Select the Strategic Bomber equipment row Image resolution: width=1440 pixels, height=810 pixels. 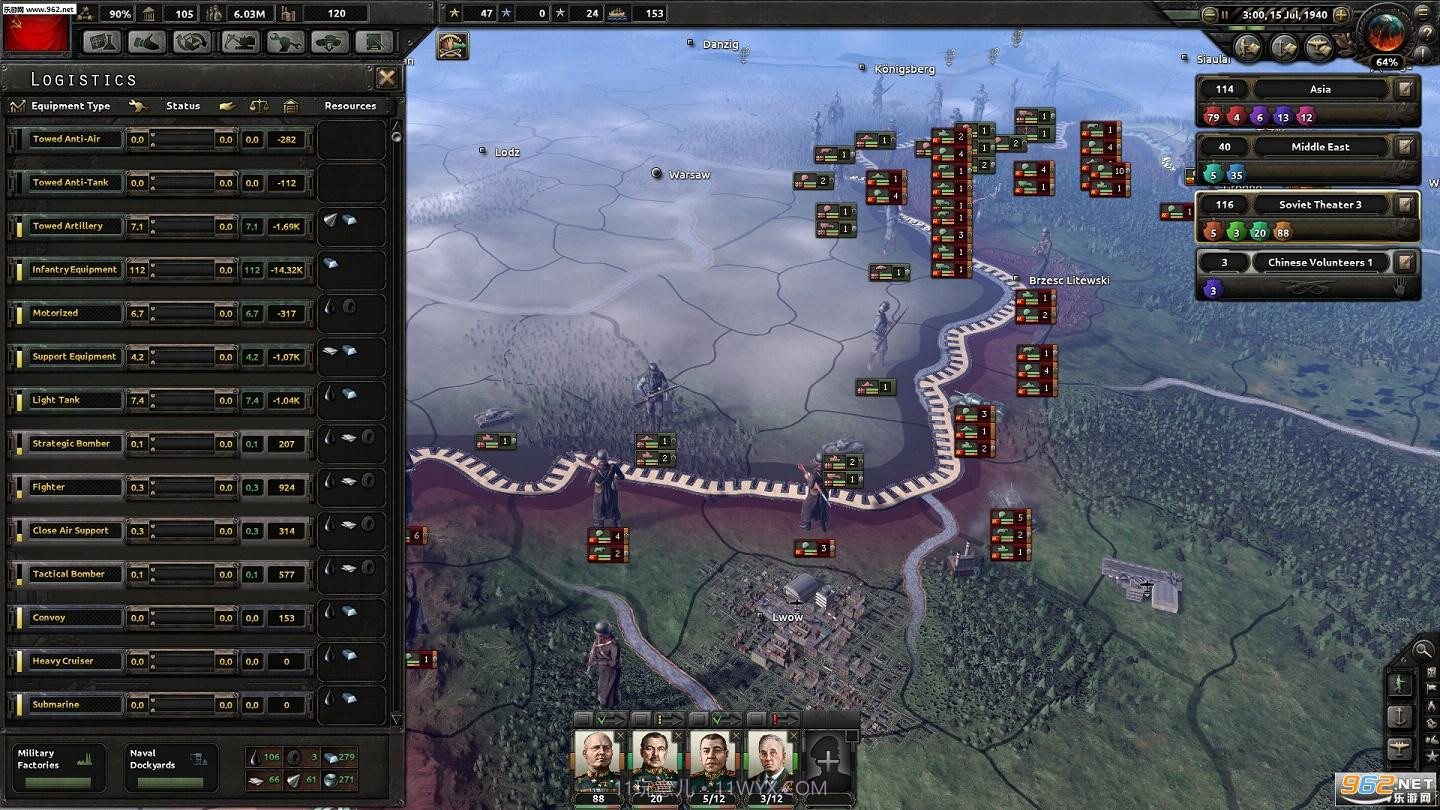(x=71, y=444)
